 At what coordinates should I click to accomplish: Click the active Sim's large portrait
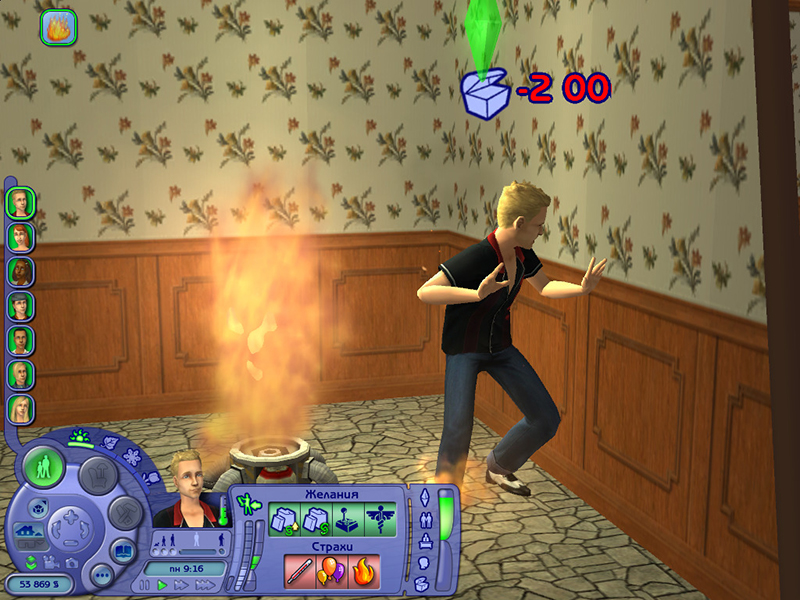pos(184,488)
